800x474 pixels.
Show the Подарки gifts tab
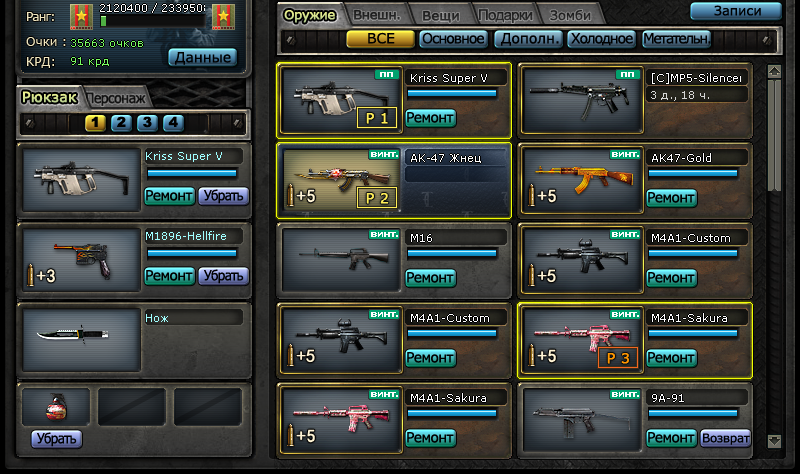click(505, 15)
